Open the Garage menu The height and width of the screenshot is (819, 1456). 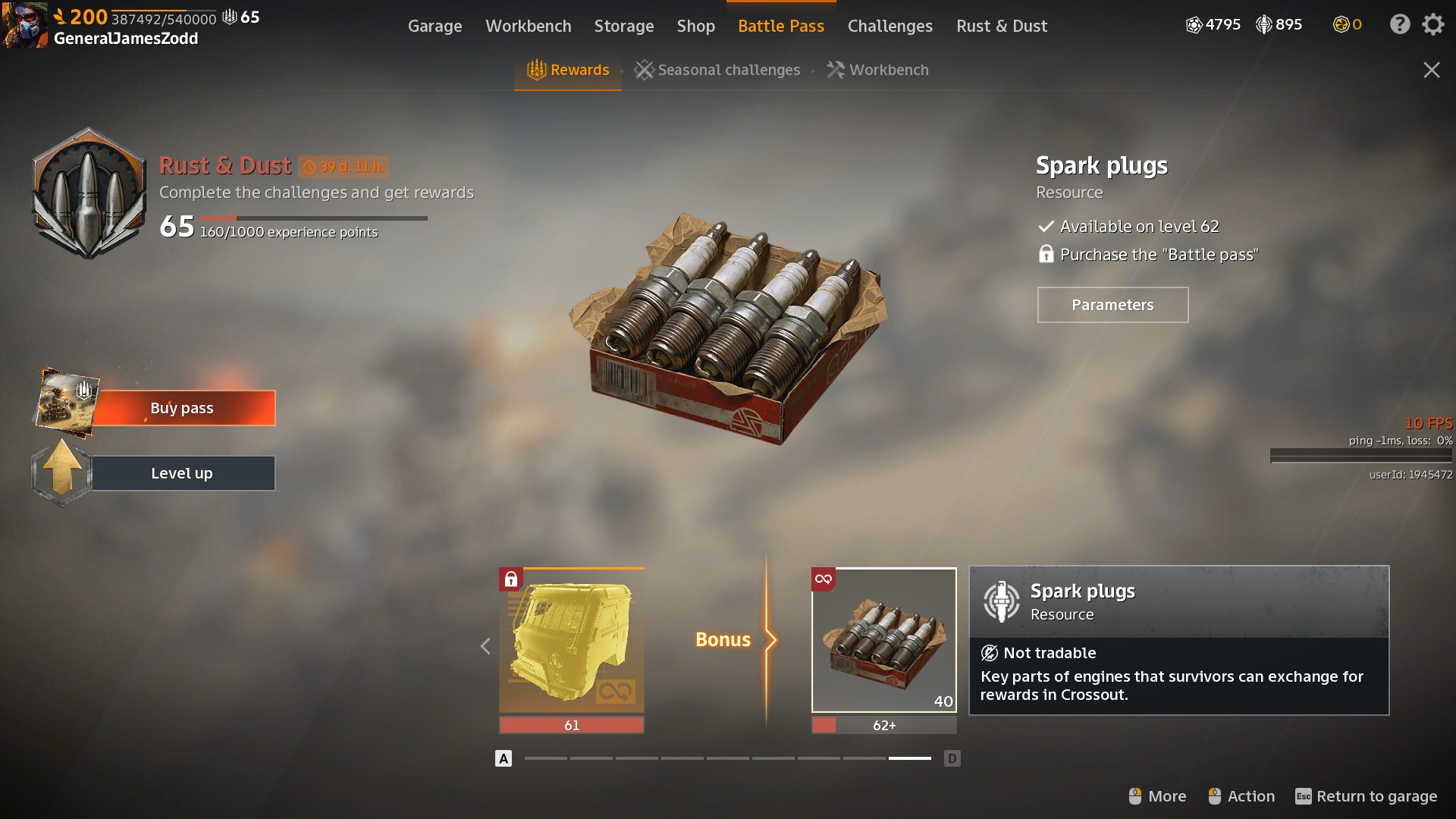[x=435, y=26]
